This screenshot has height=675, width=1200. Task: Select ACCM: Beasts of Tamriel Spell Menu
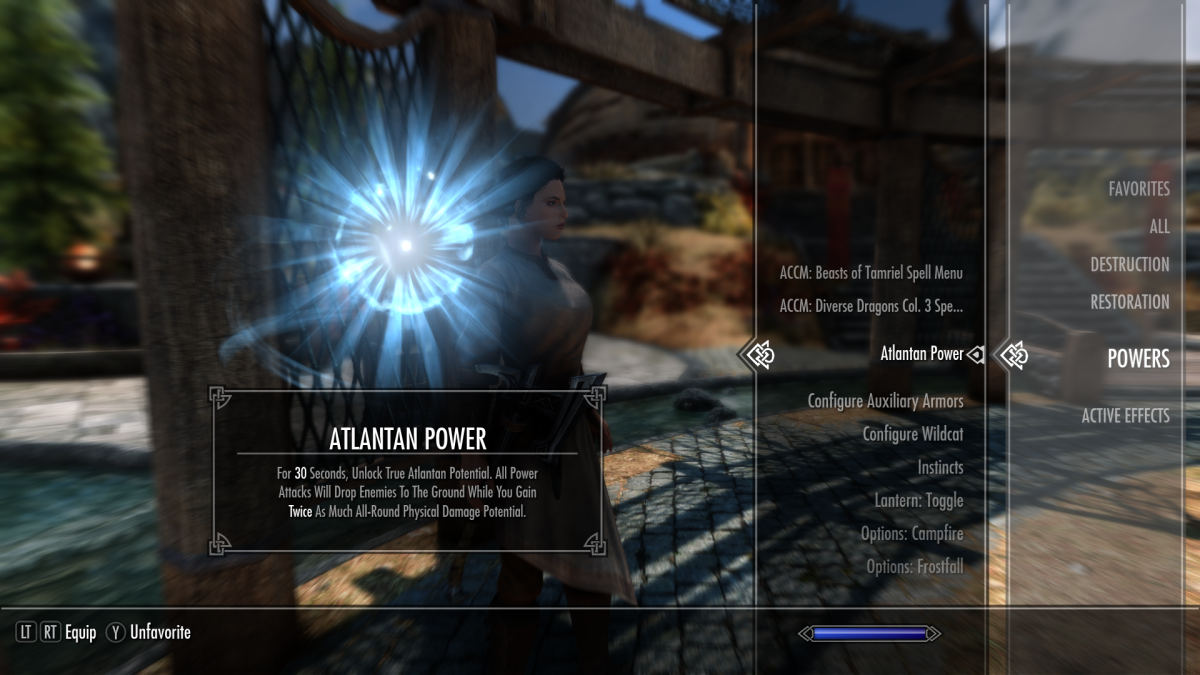point(870,273)
